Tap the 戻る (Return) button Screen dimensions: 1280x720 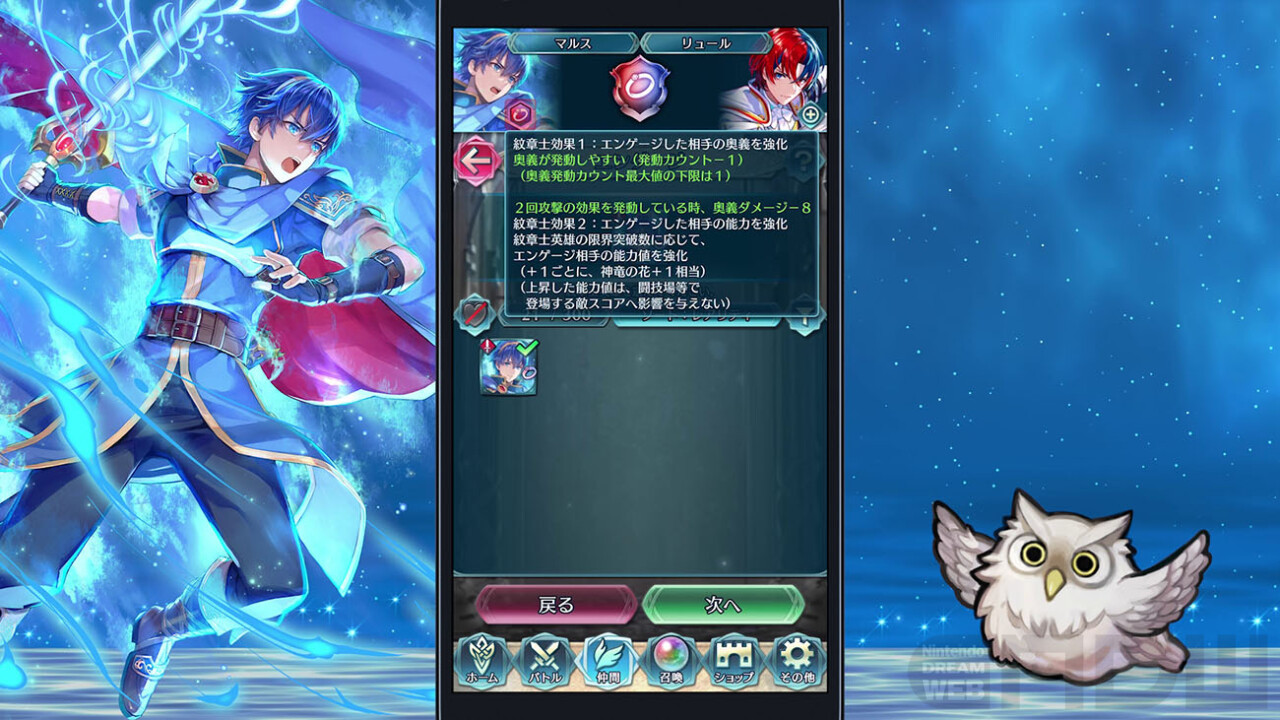[x=556, y=604]
